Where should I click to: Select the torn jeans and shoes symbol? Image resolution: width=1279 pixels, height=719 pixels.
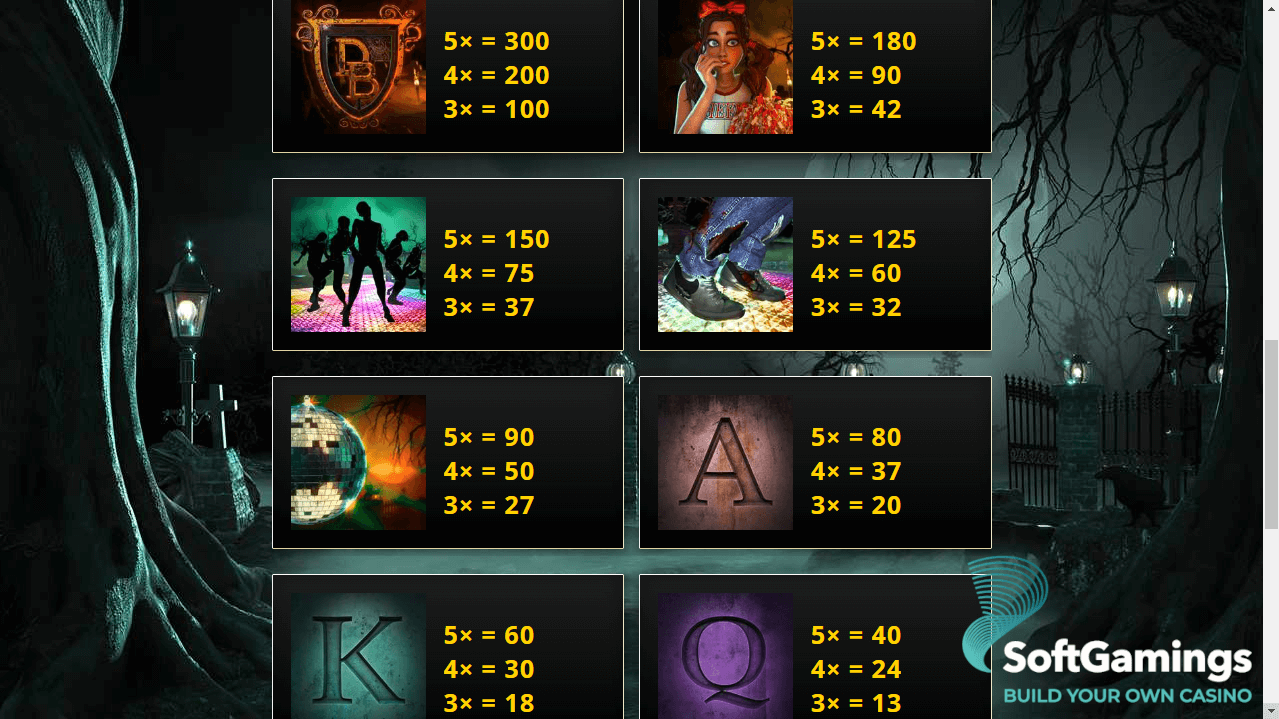point(725,264)
